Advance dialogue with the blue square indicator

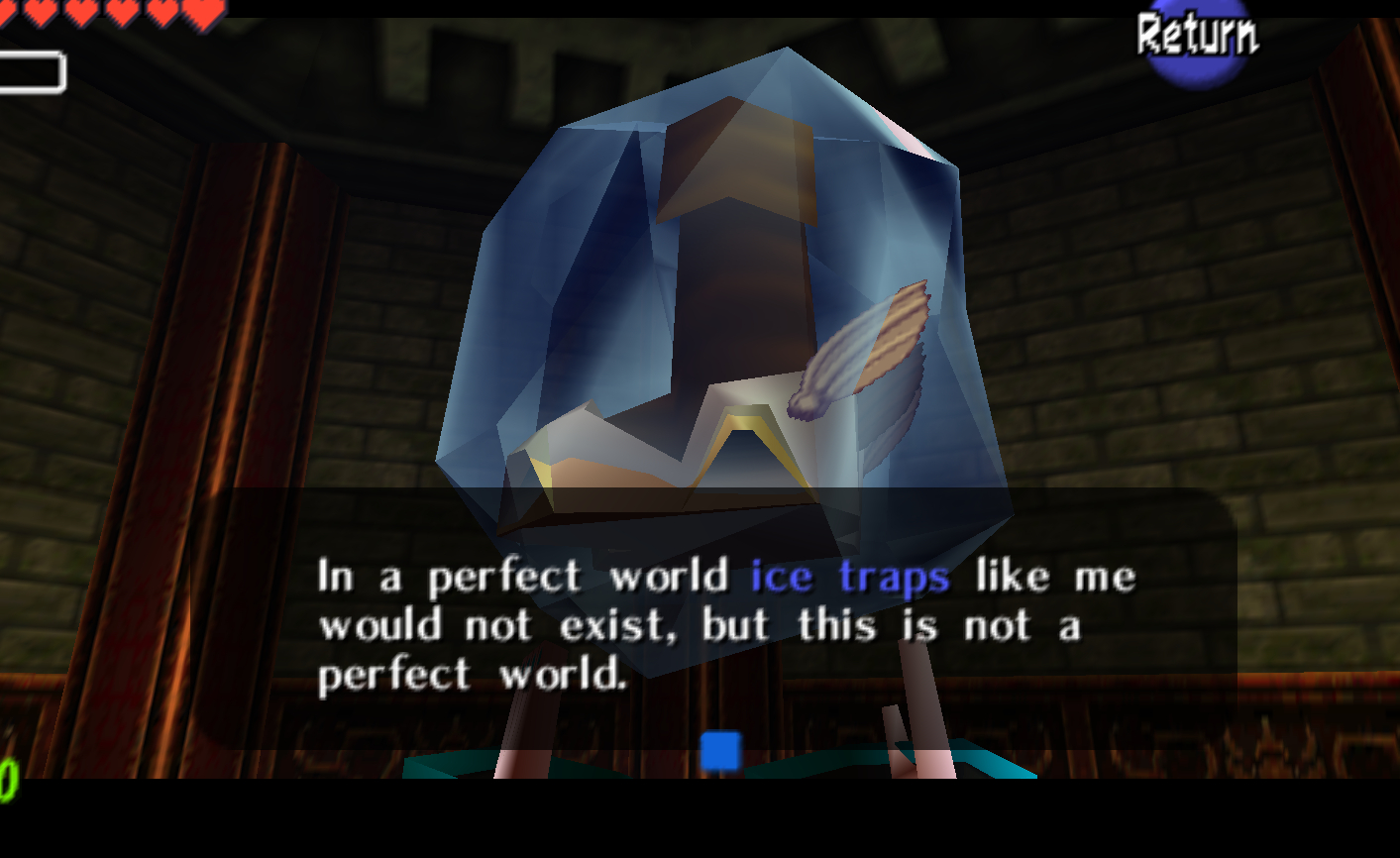coord(720,751)
